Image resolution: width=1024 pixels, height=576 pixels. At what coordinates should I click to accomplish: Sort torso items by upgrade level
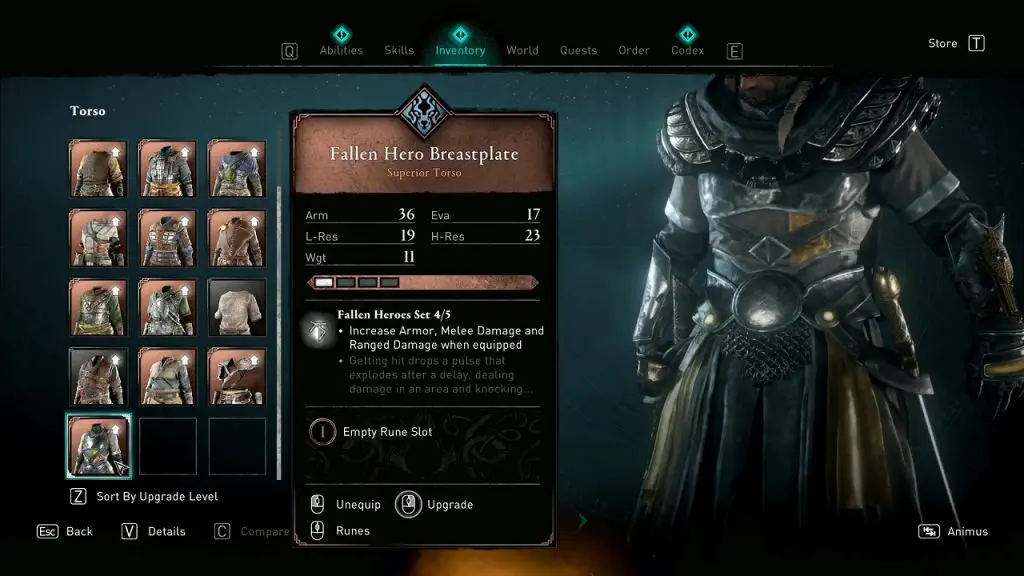point(157,497)
